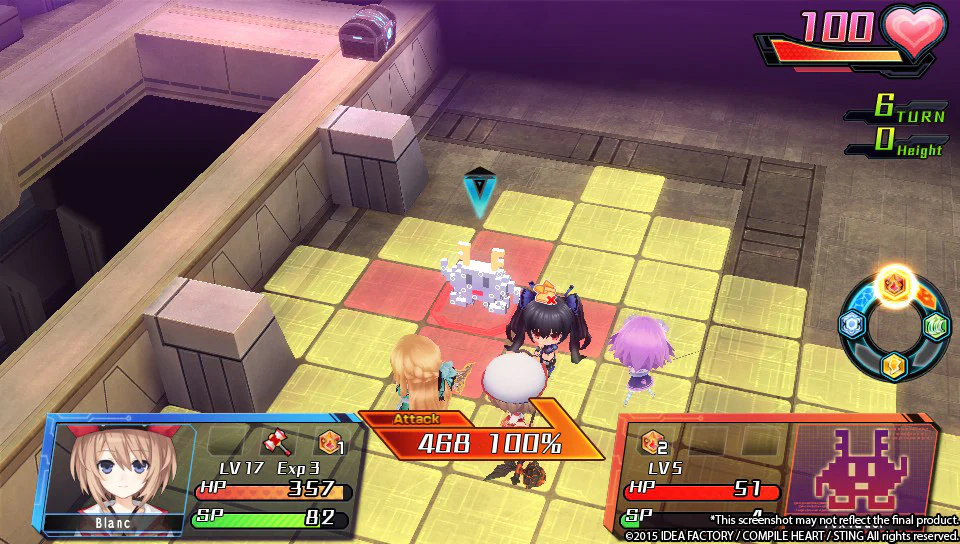
Task: Click Blanc's hammer weapon icon
Action: [274, 443]
